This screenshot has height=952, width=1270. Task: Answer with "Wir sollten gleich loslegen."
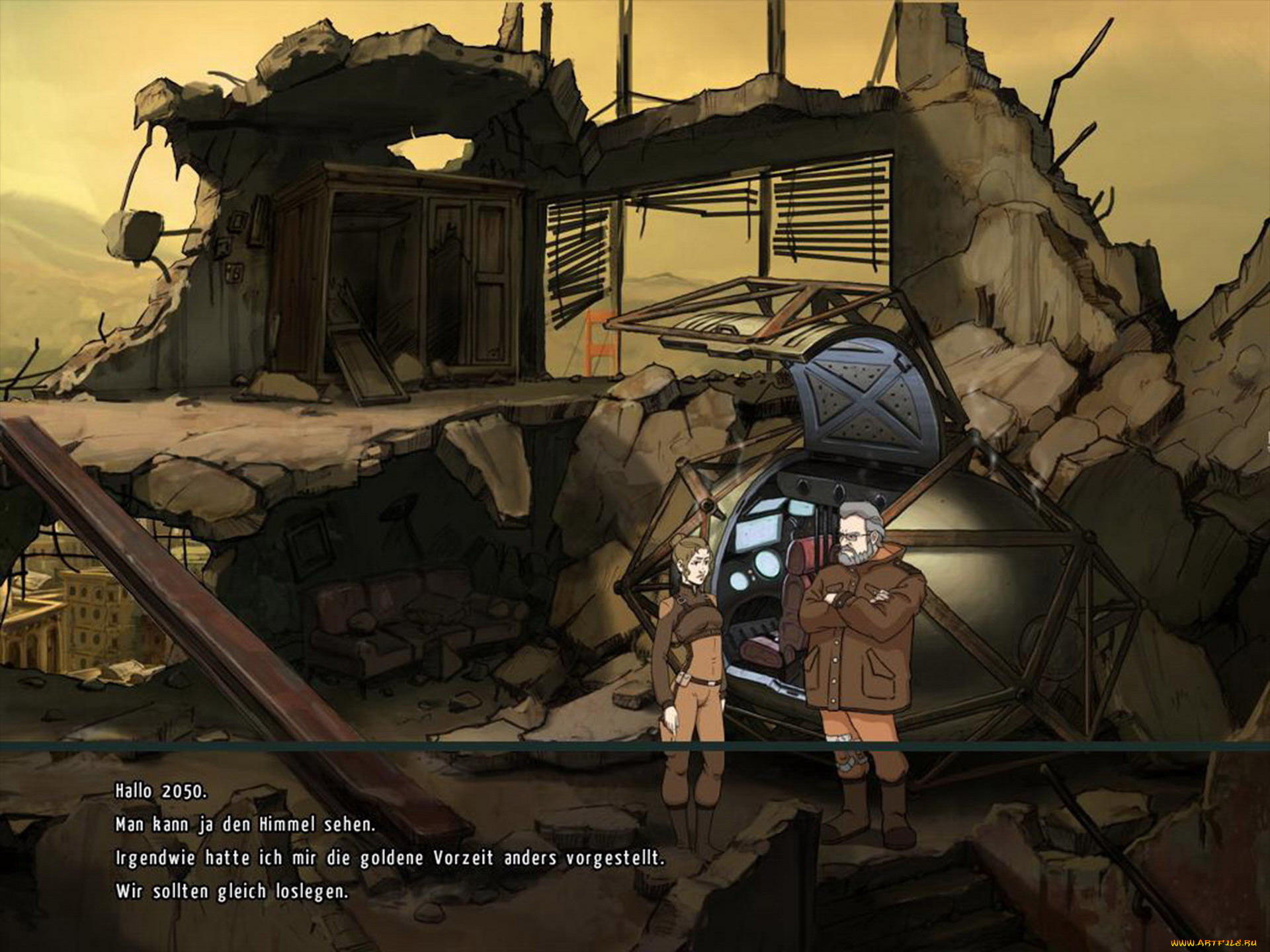tap(231, 891)
